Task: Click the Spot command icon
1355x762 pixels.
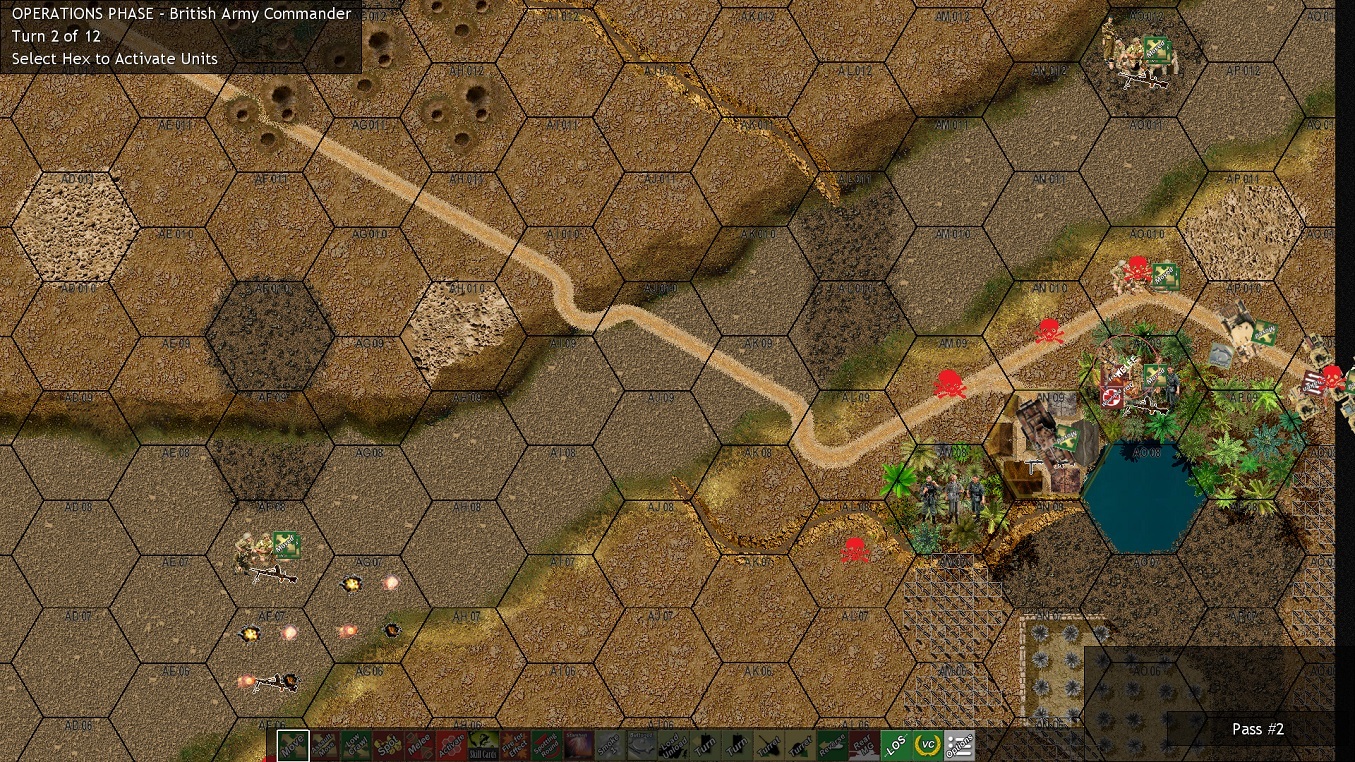Action: 388,745
